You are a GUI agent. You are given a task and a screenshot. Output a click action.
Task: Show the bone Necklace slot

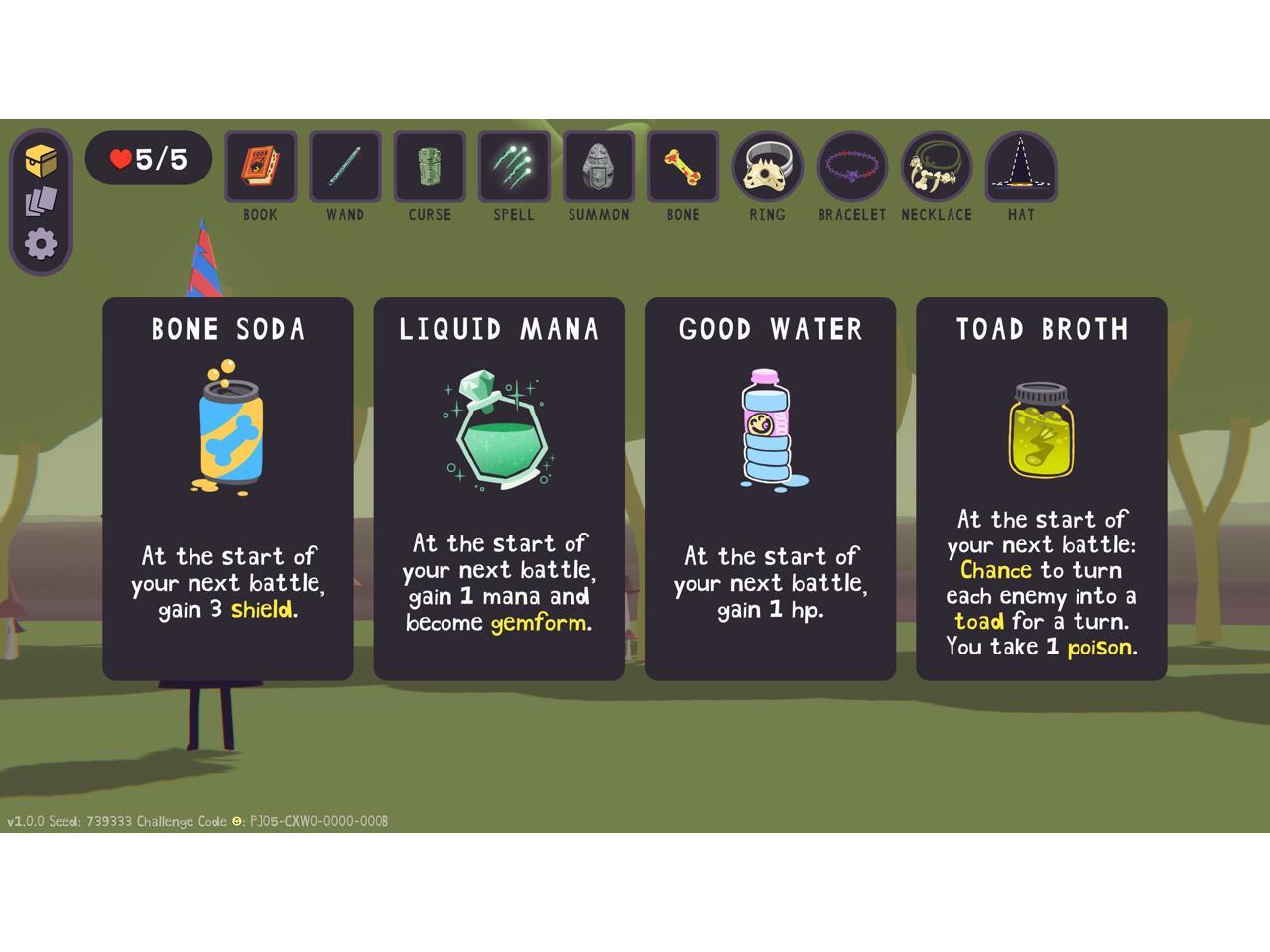[936, 166]
